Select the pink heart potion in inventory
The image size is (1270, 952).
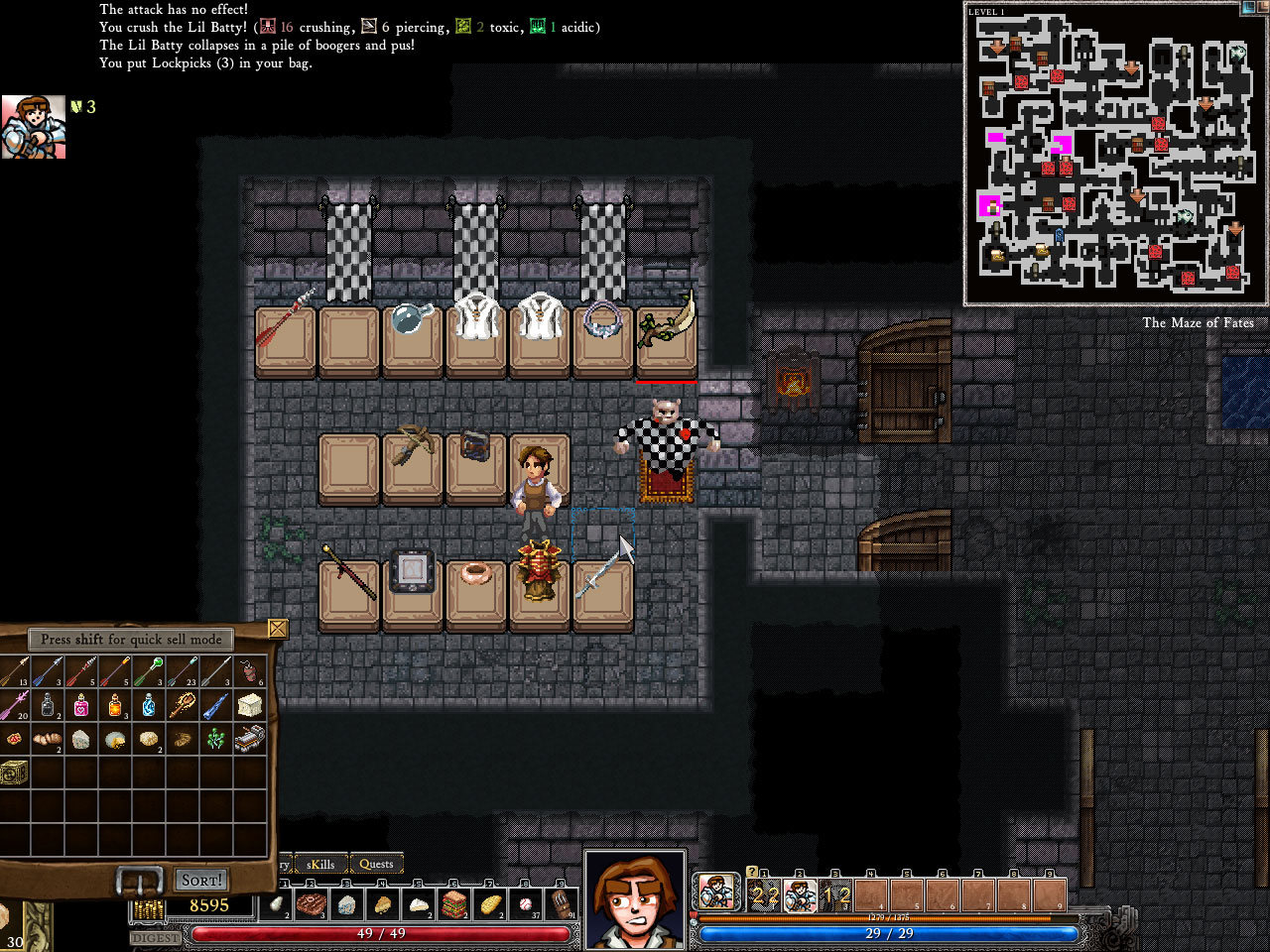click(x=81, y=705)
